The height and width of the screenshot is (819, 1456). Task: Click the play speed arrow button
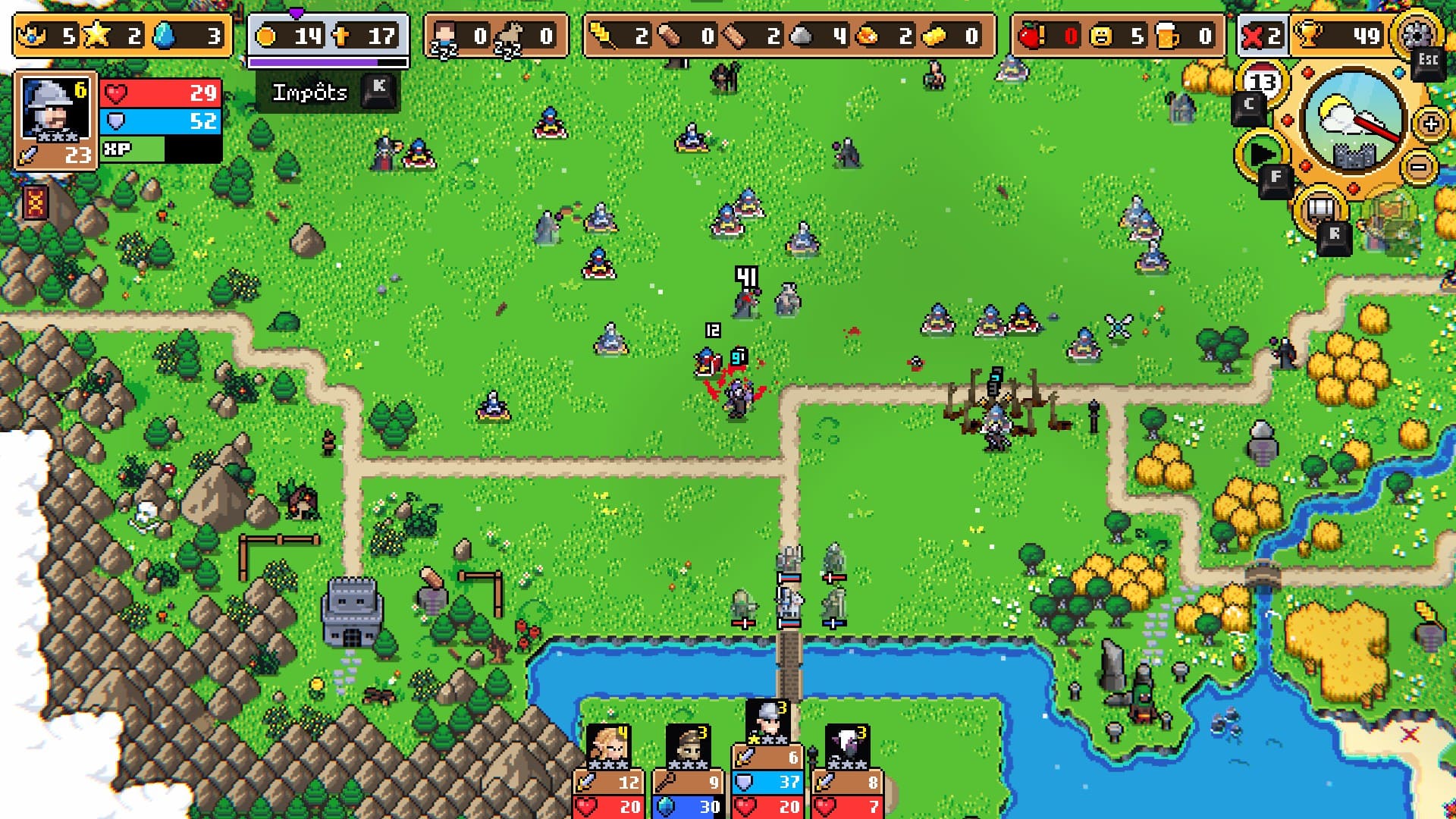point(1261,154)
